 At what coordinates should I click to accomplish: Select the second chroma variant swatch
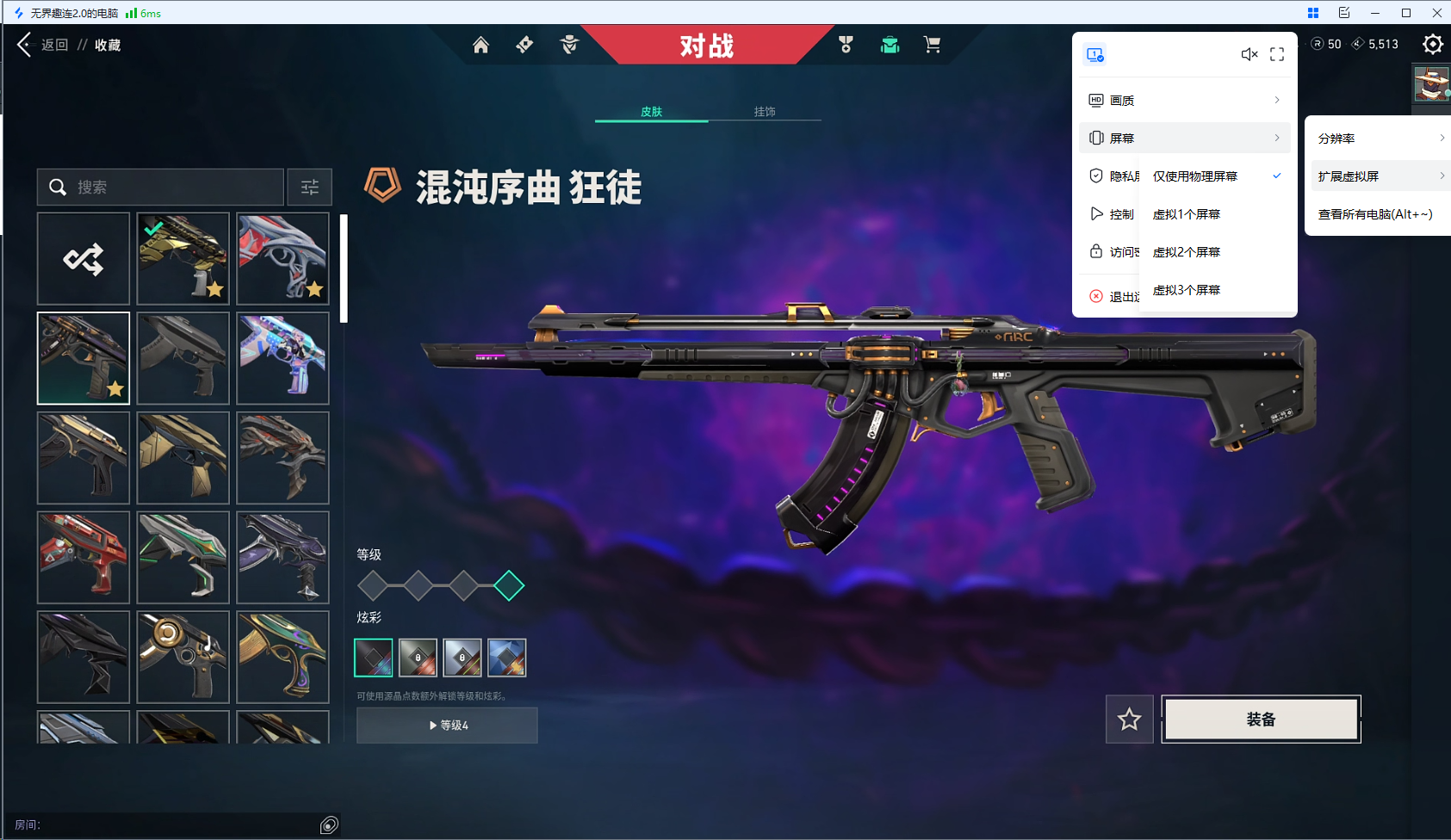[418, 657]
